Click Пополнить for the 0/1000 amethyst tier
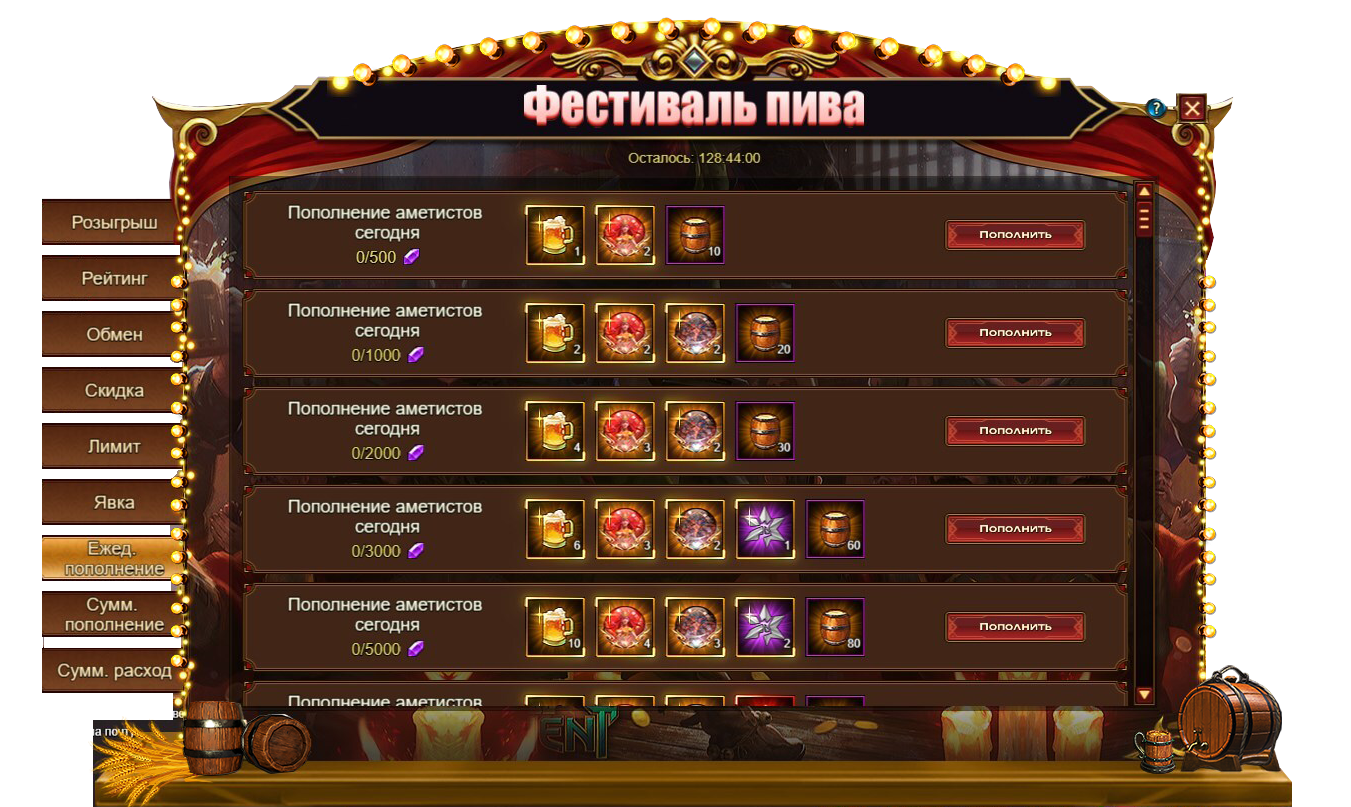This screenshot has height=807, width=1351. (1015, 333)
